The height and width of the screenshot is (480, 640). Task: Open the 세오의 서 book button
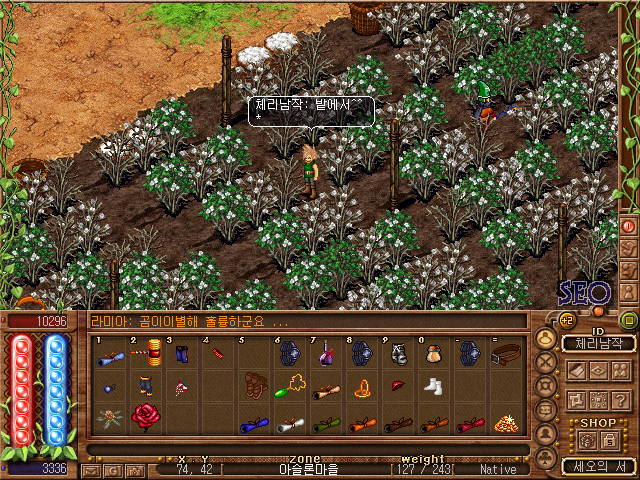click(x=598, y=465)
